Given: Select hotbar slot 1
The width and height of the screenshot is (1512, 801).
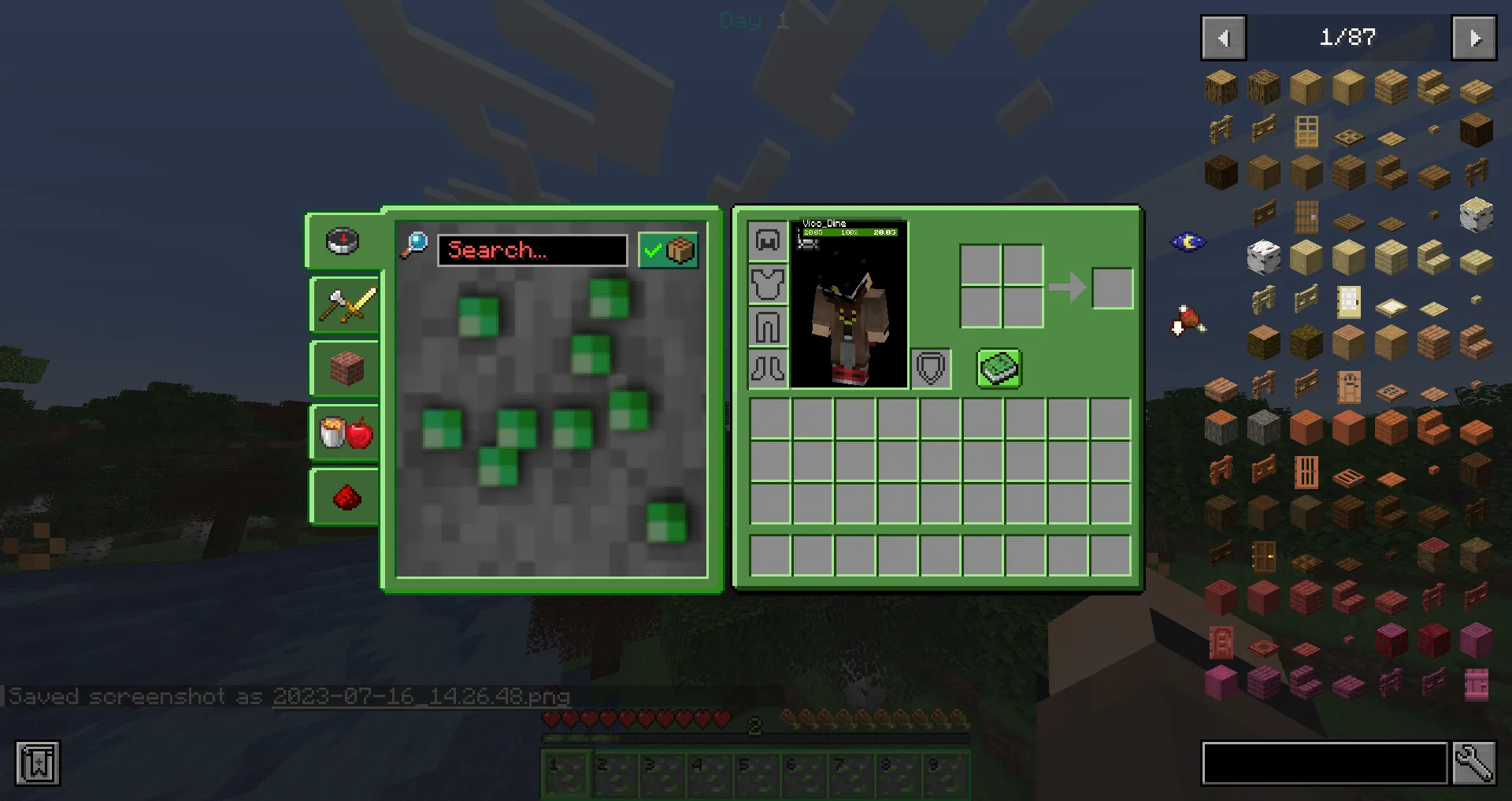Looking at the screenshot, I should click(566, 773).
